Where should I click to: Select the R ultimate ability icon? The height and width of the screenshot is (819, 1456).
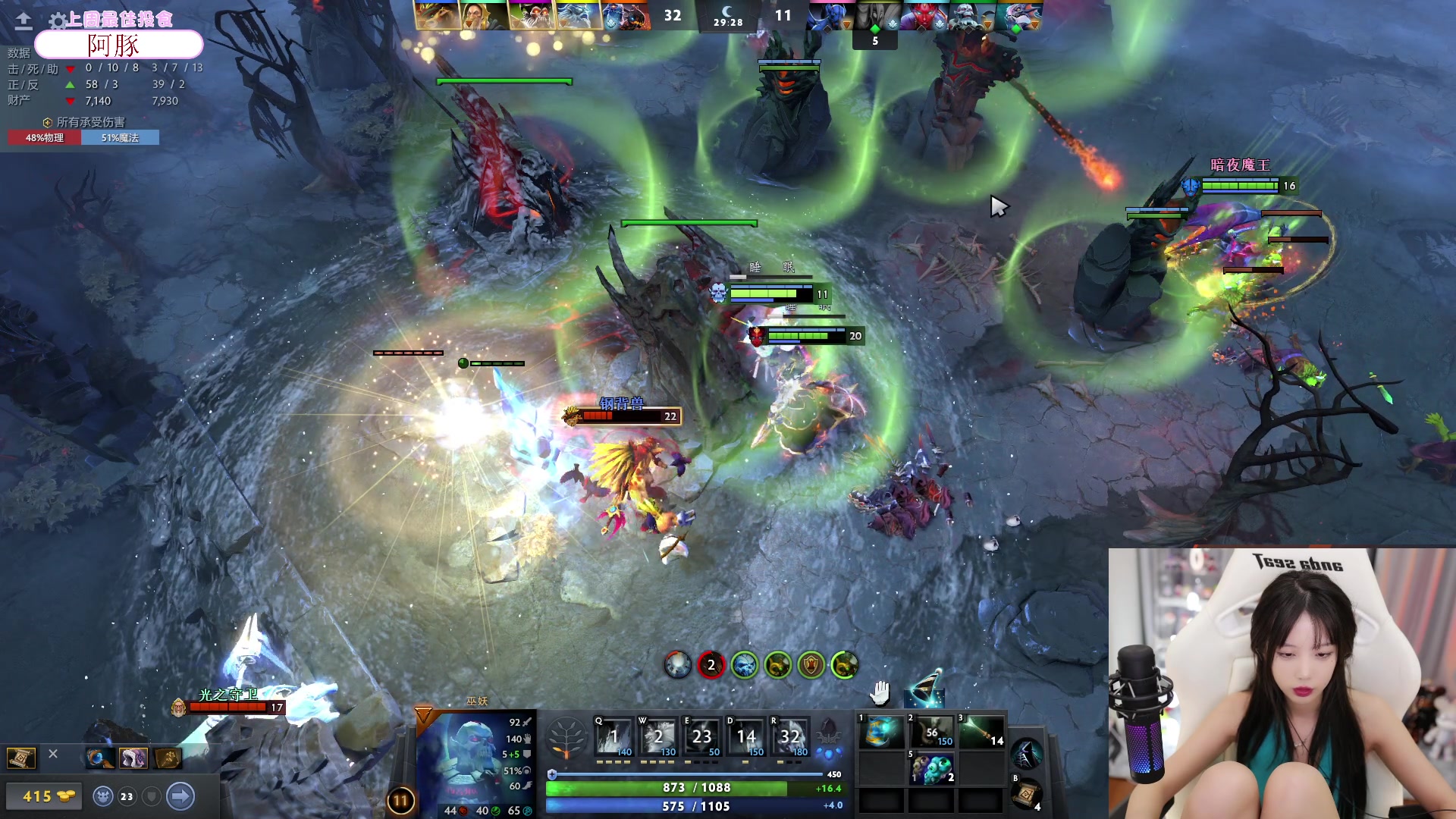pyautogui.click(x=789, y=736)
